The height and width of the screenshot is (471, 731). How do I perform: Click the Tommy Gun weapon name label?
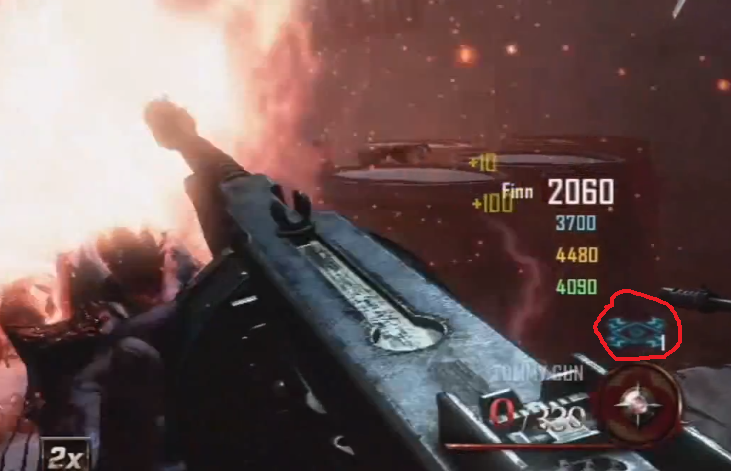[x=527, y=375]
